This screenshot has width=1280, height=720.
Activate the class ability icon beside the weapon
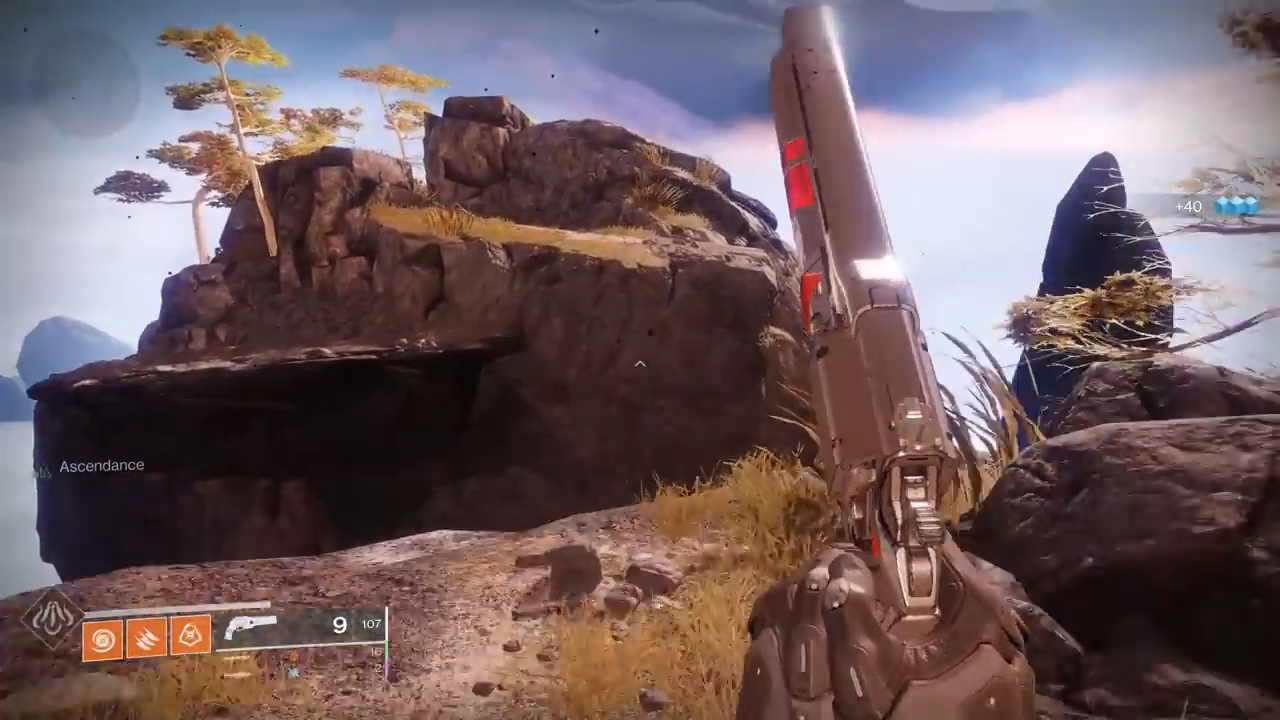[x=190, y=635]
